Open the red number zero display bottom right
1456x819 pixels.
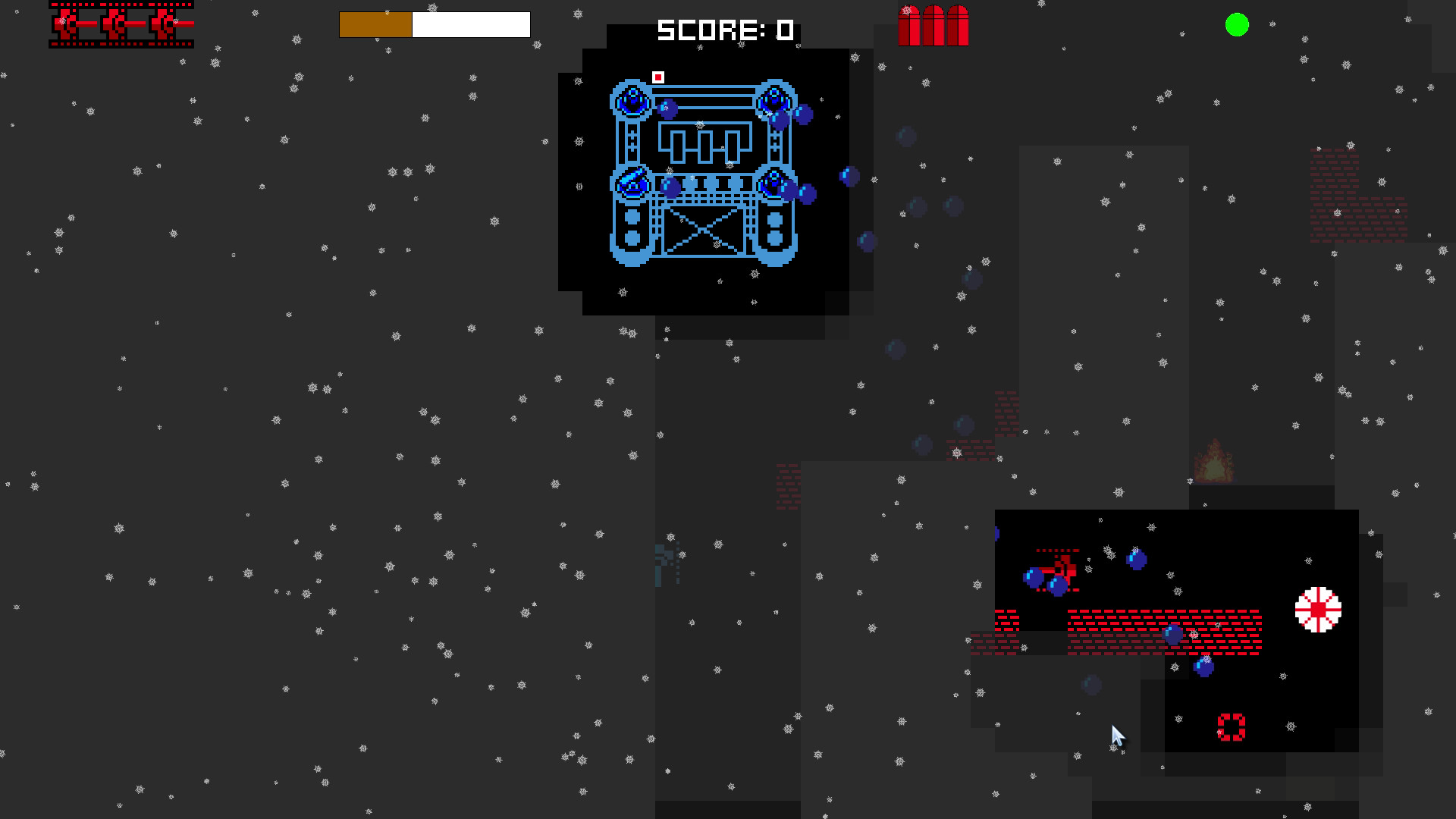tap(1230, 726)
